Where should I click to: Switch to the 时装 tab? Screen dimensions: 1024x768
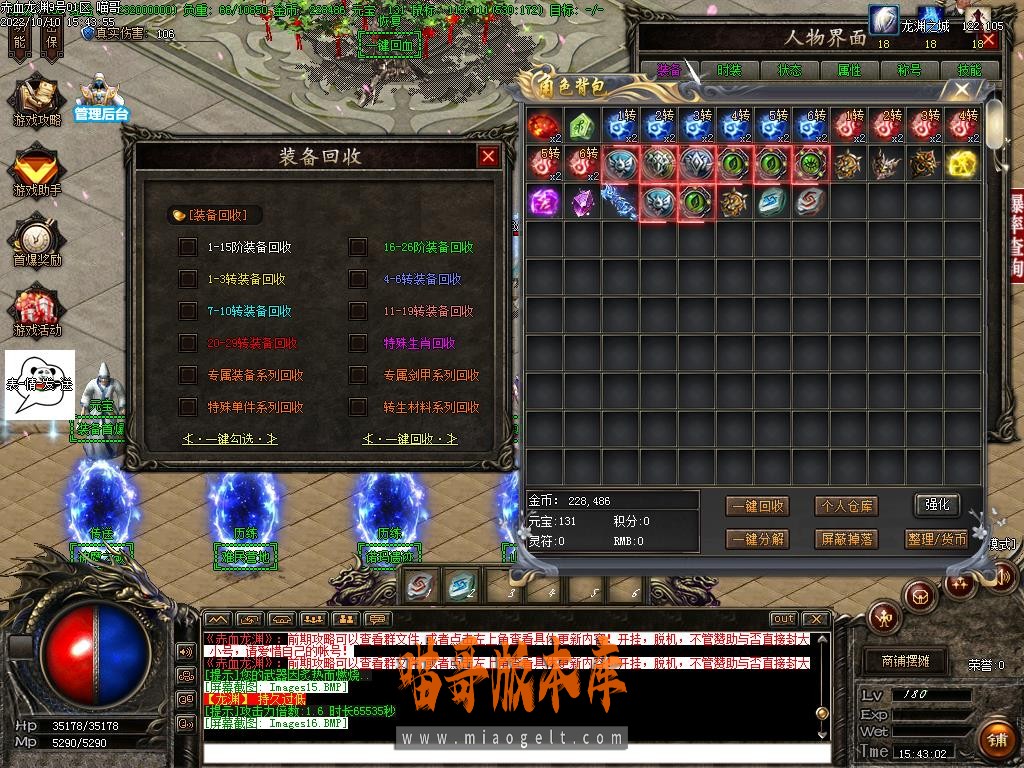point(729,71)
